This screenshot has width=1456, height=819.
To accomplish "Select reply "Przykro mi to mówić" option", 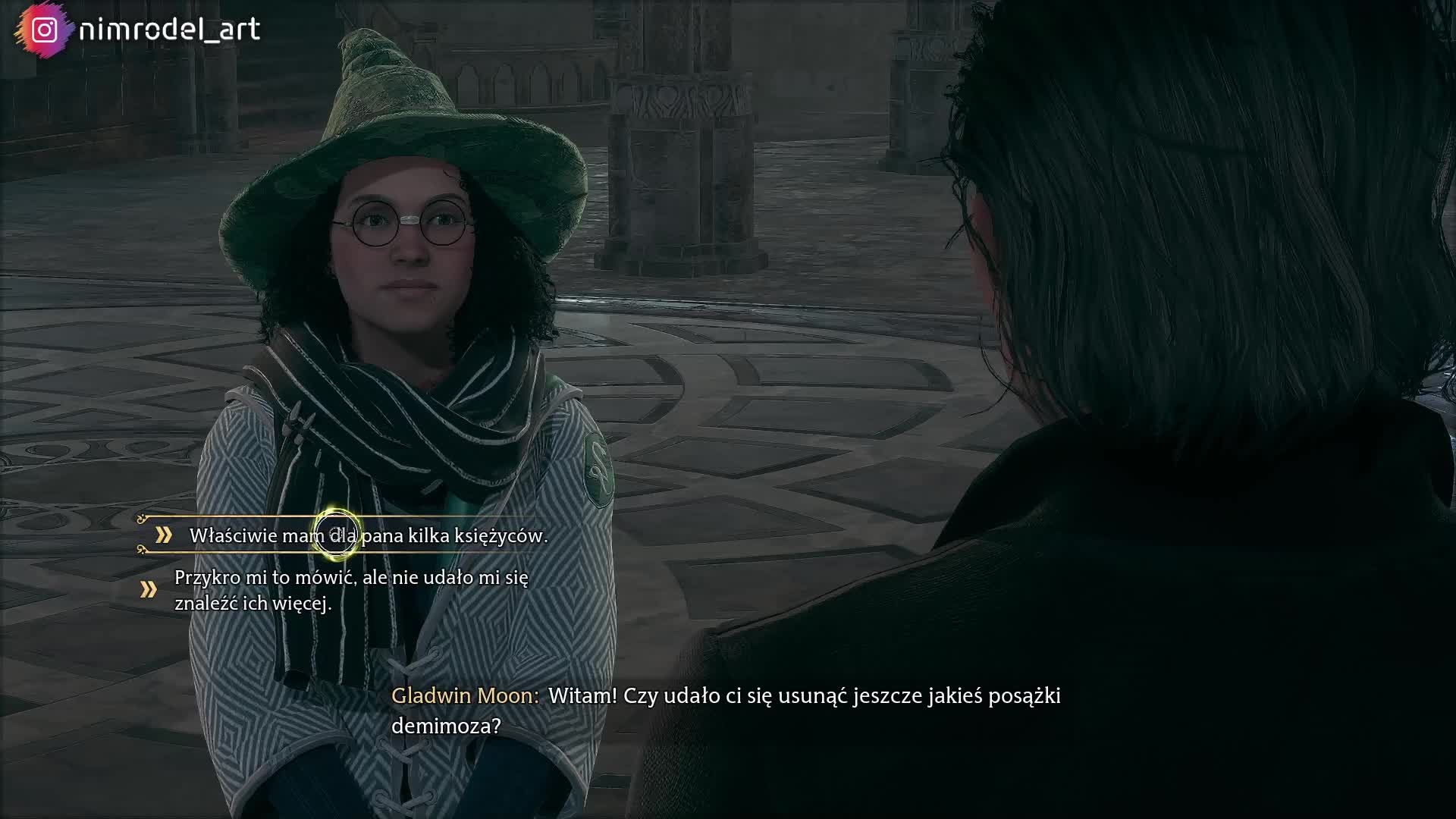I will 351,590.
